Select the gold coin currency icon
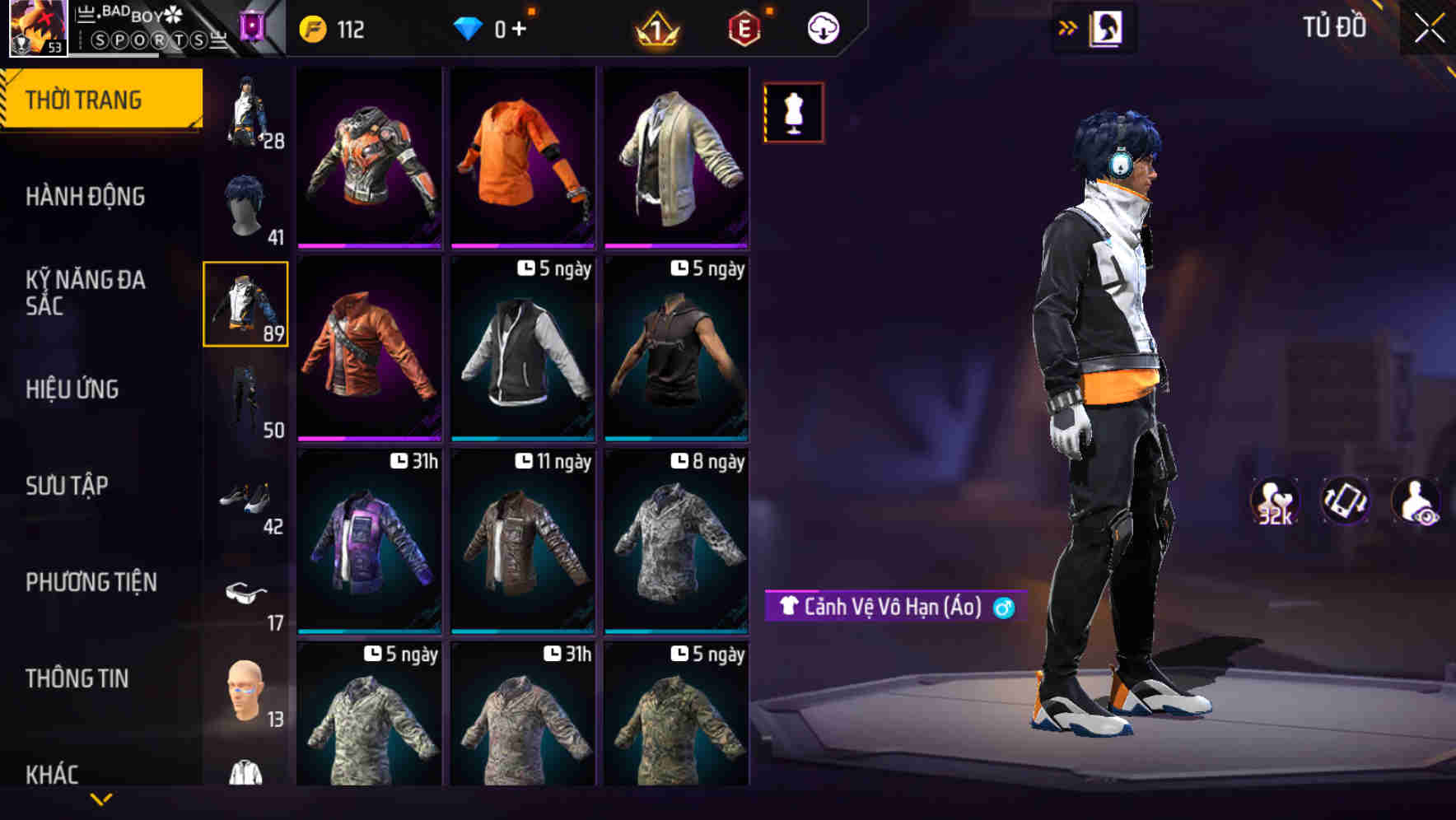 tap(311, 27)
